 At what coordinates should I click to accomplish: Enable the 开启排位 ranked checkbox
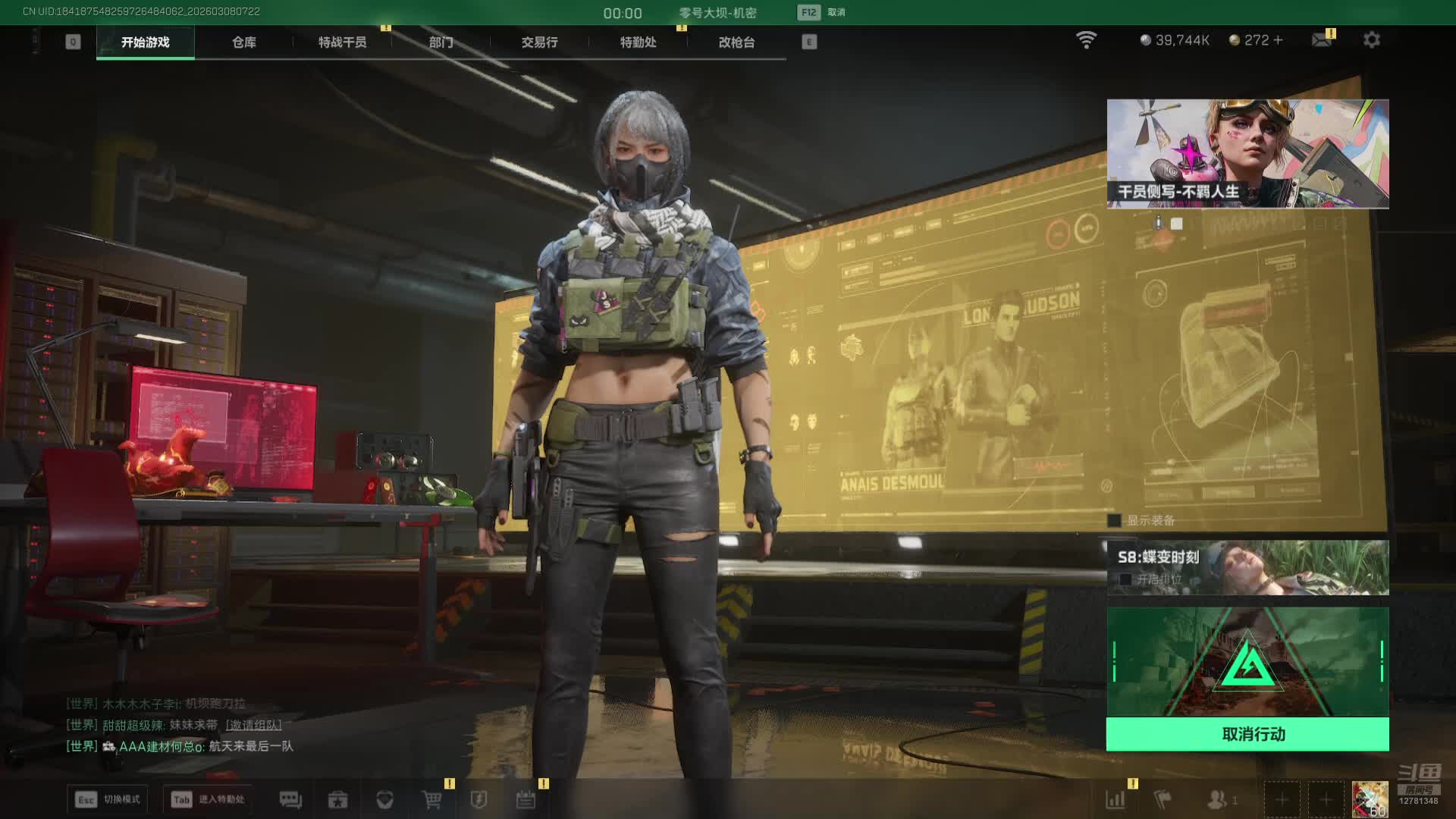tap(1126, 579)
